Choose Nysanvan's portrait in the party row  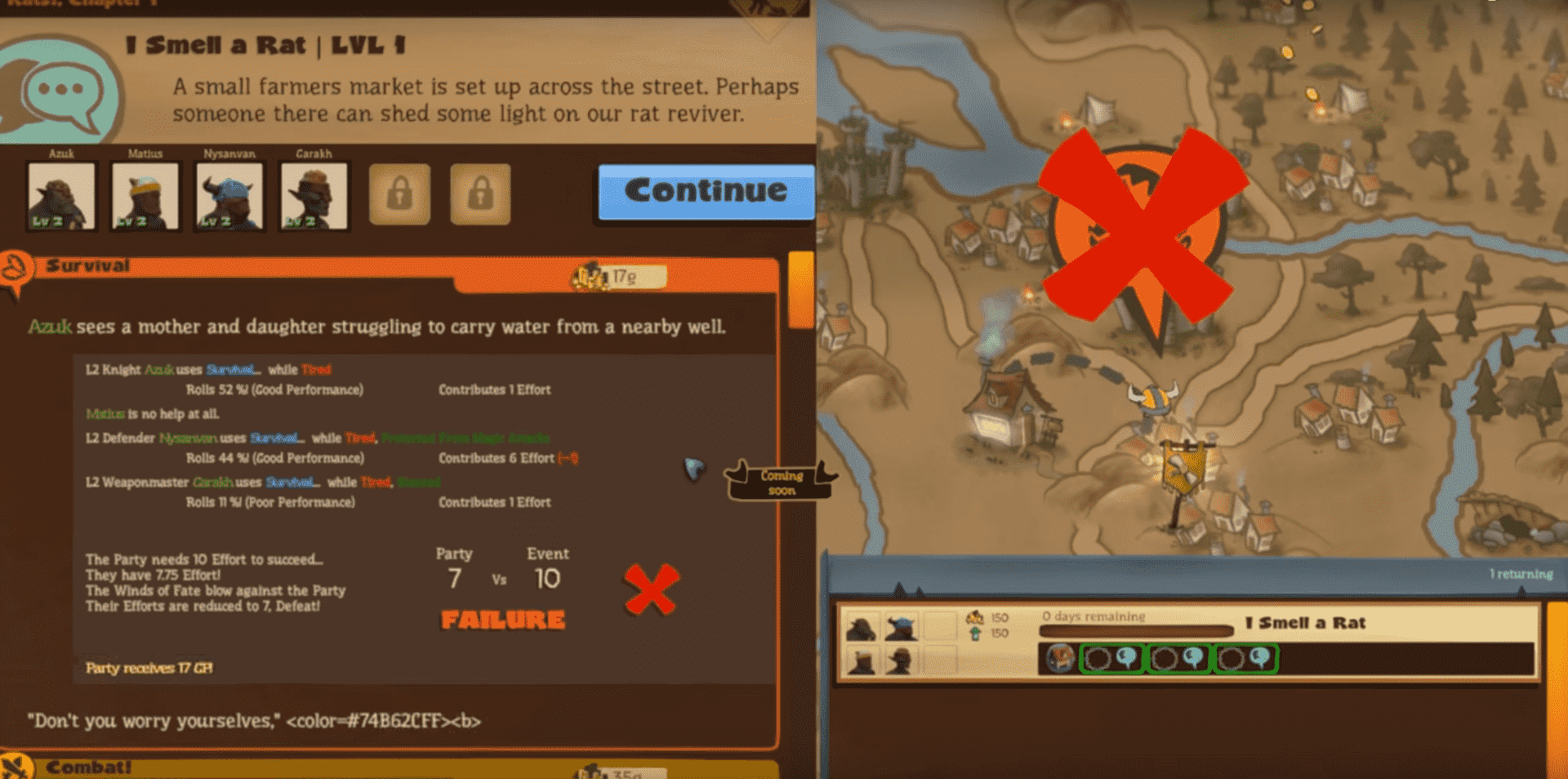[x=229, y=196]
